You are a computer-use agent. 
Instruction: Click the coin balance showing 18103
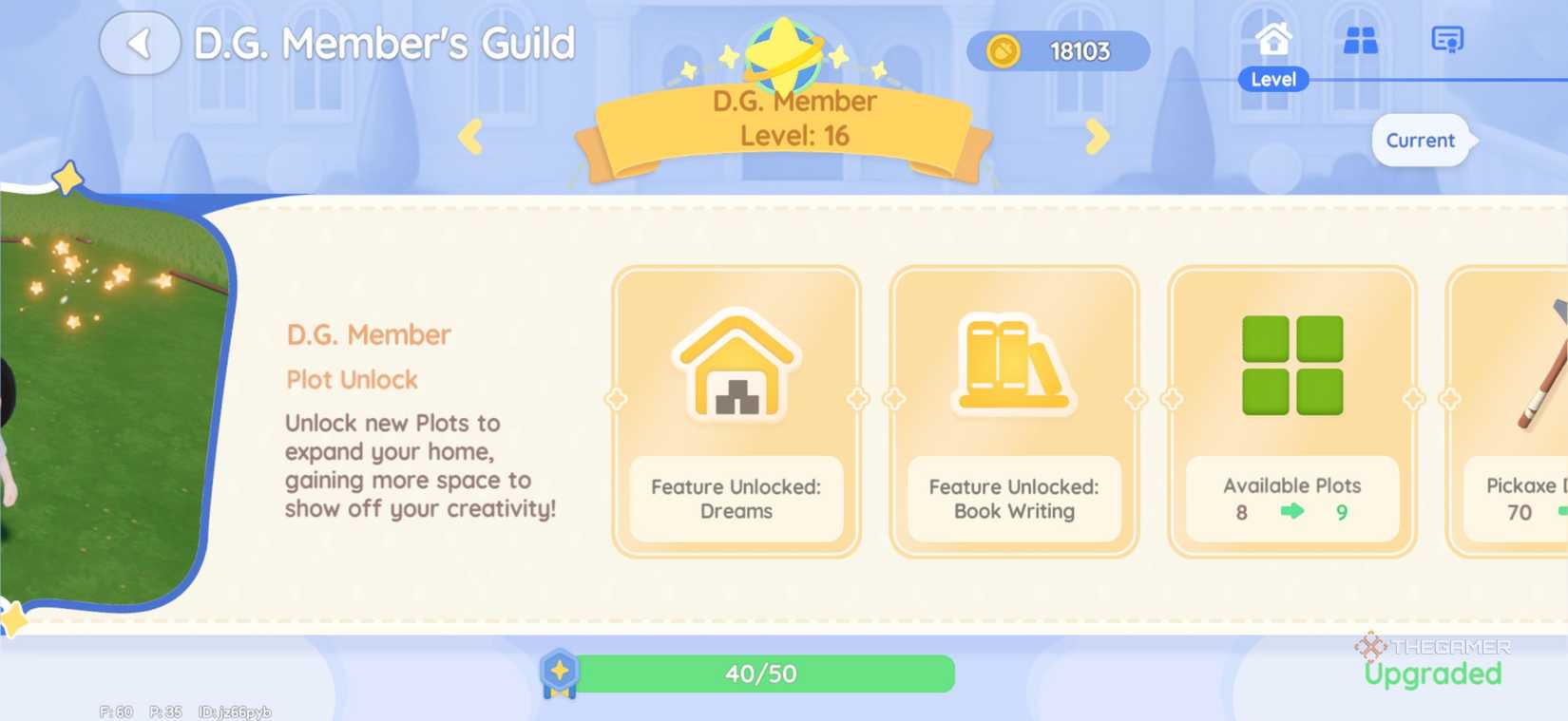[1058, 52]
